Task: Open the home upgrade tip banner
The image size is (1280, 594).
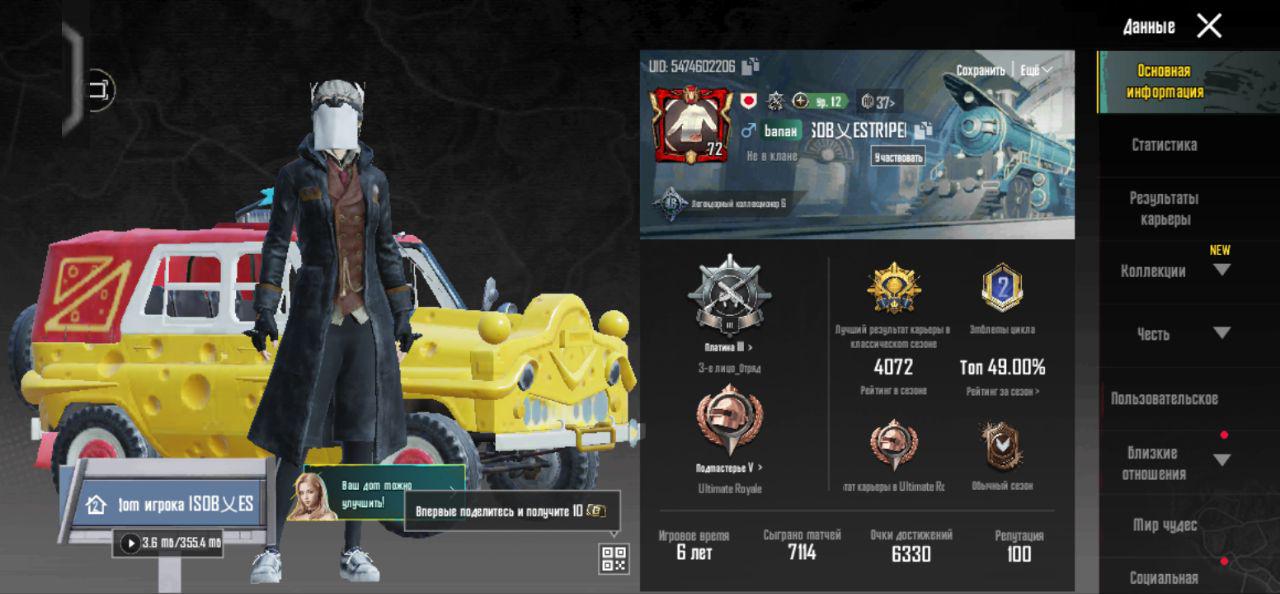Action: 375,492
